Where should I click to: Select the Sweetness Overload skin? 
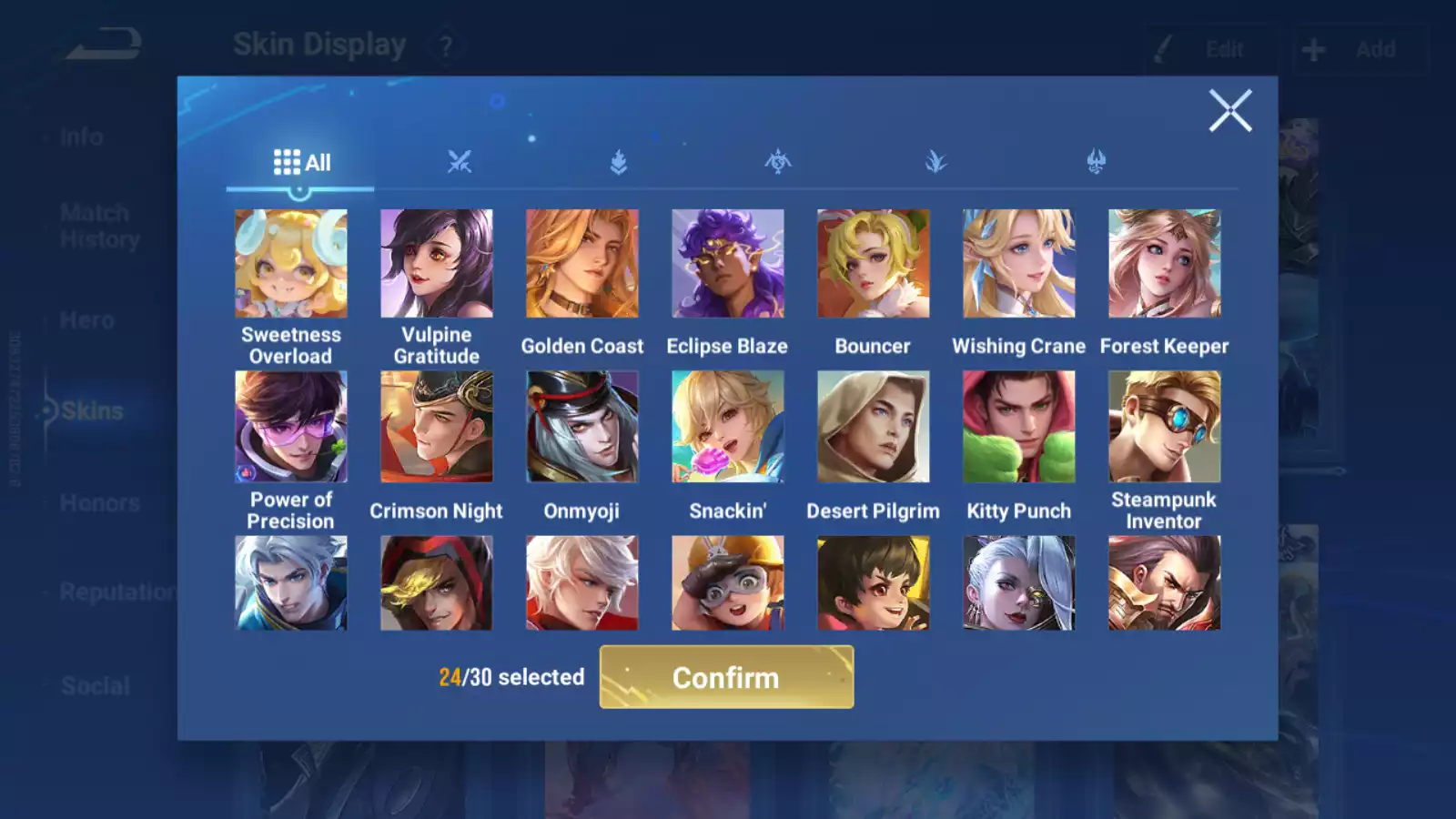pyautogui.click(x=291, y=264)
